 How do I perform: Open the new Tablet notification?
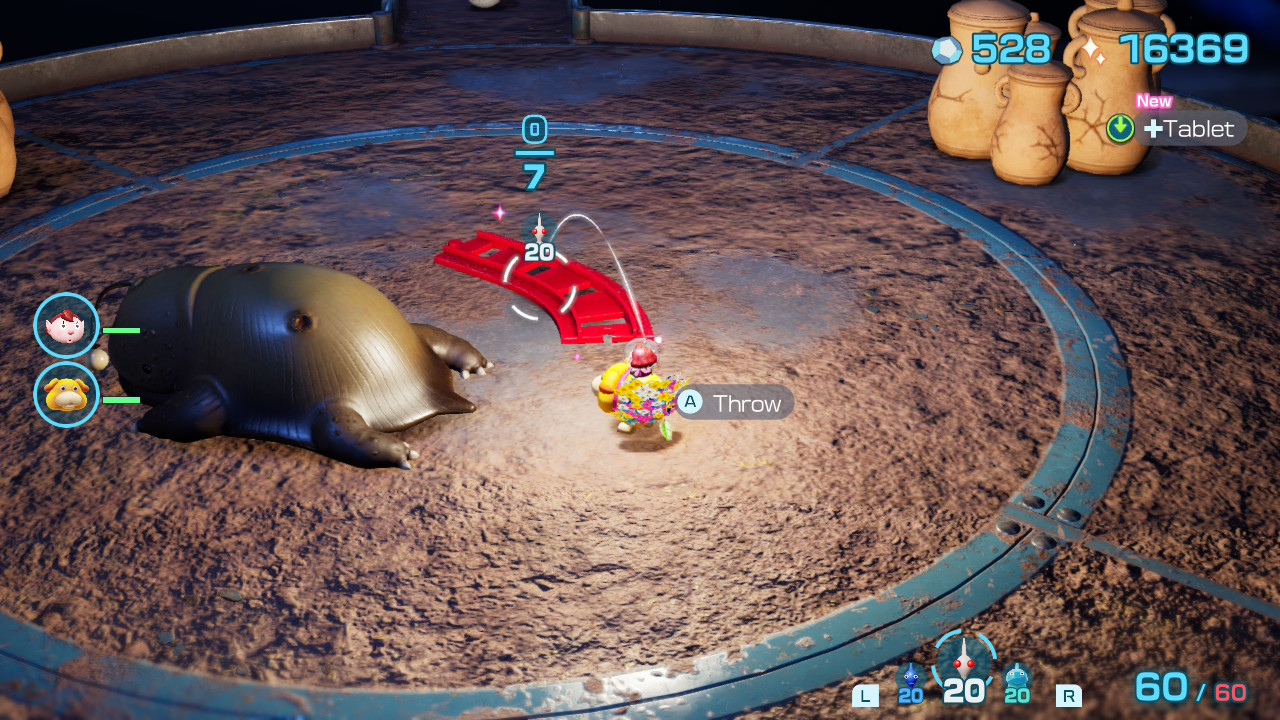[x=1177, y=129]
